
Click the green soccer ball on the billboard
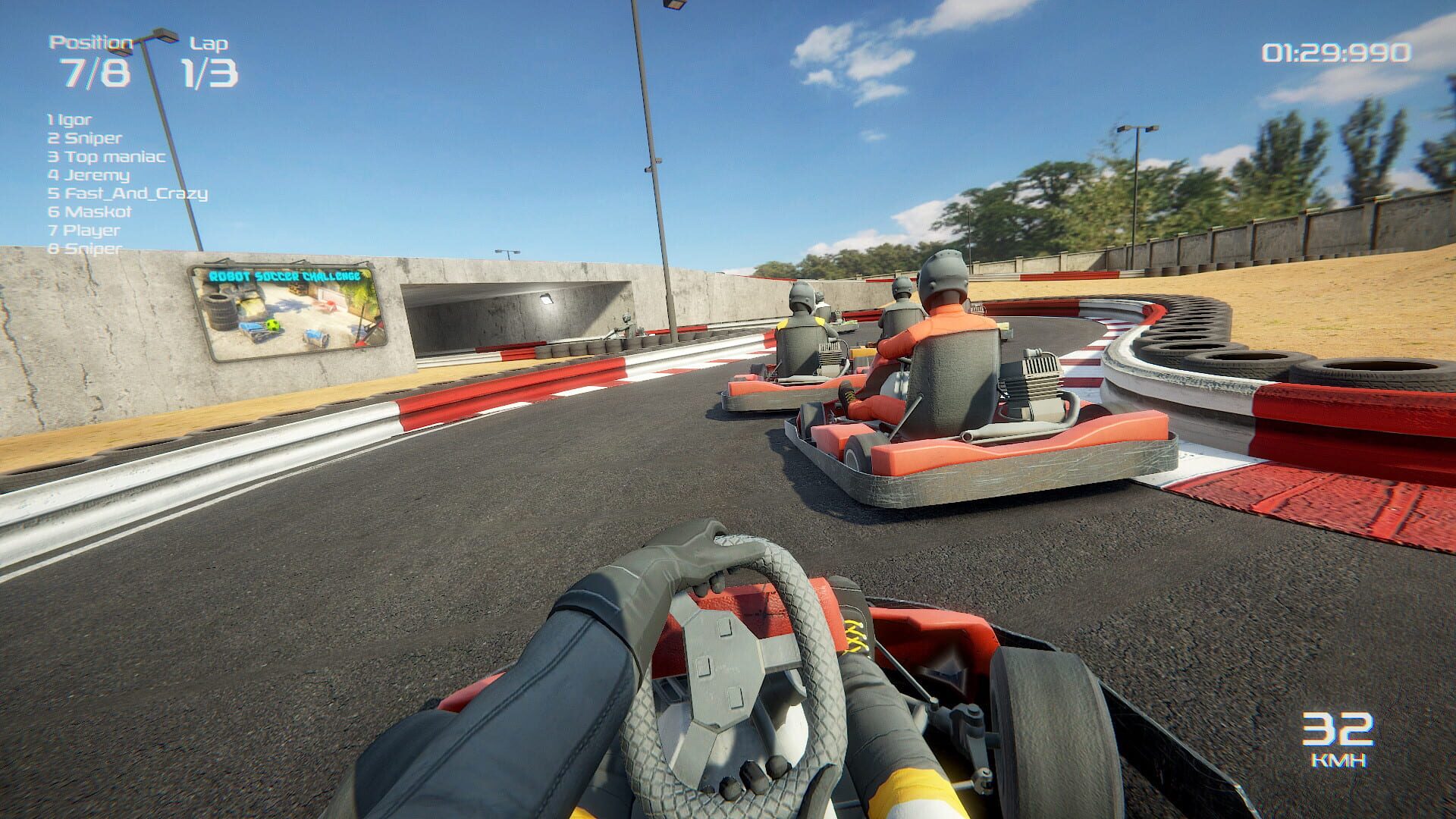pos(273,325)
